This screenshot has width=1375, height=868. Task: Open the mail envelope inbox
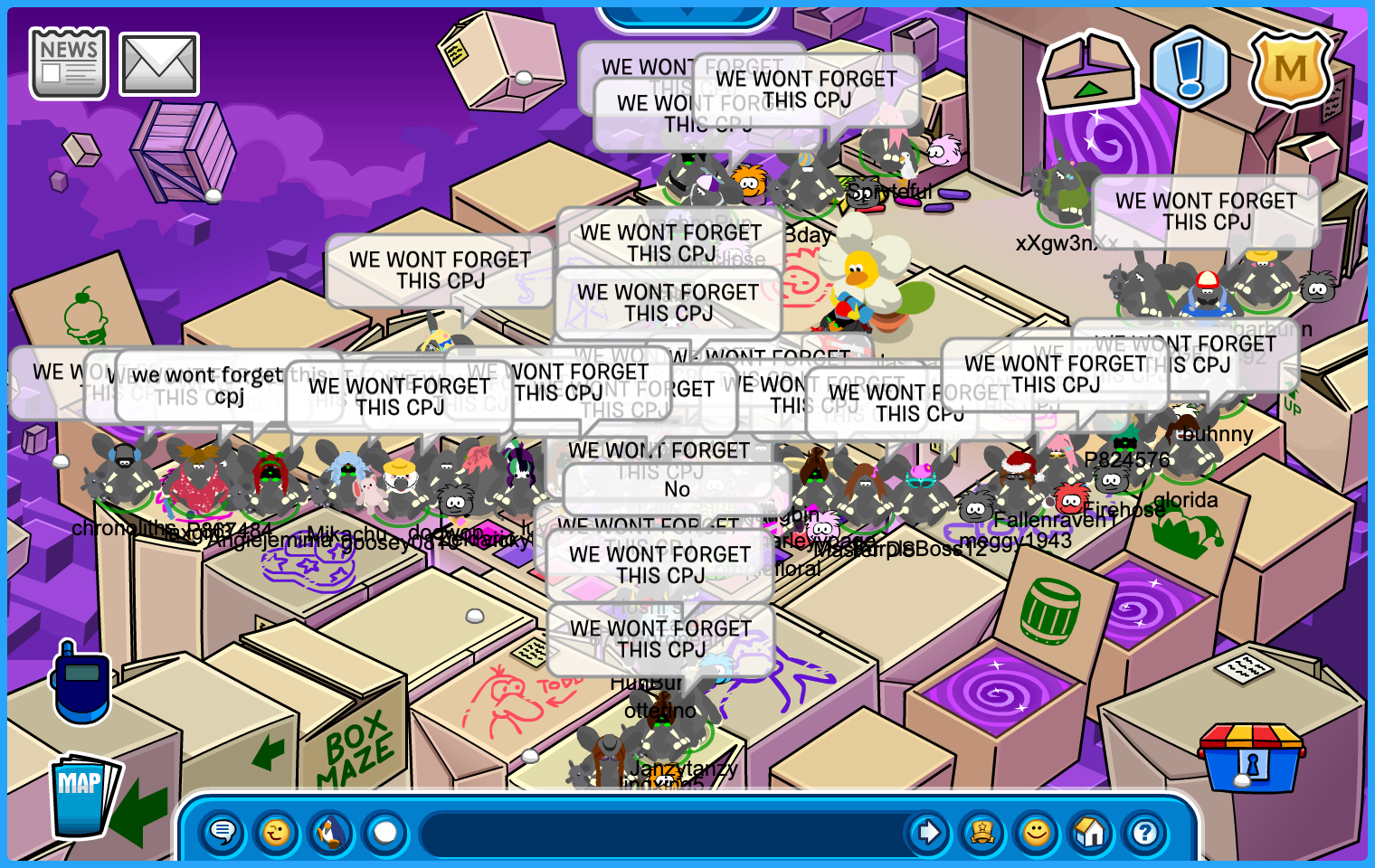click(159, 65)
